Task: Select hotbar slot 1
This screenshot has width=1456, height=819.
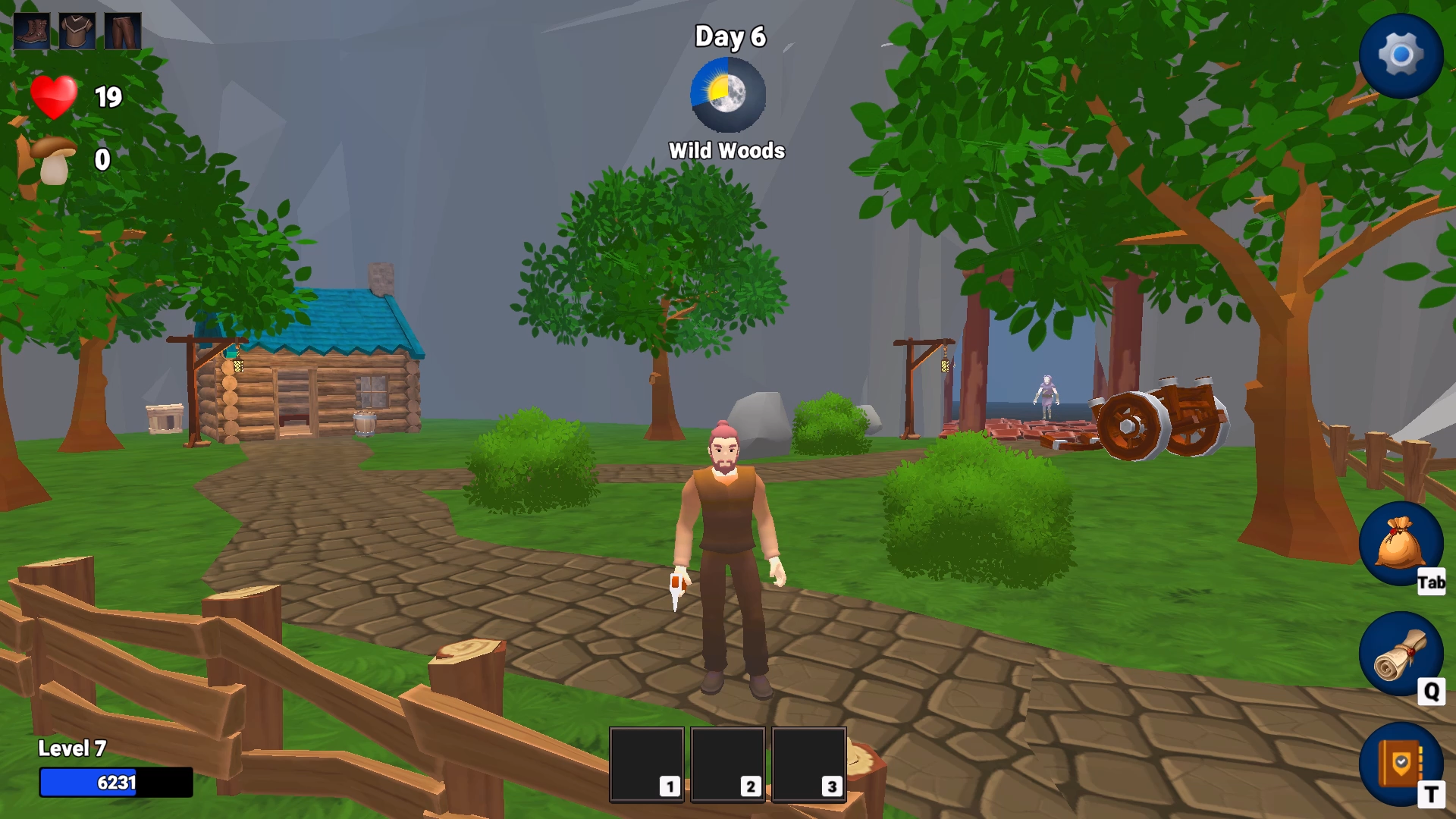Action: pos(647,764)
